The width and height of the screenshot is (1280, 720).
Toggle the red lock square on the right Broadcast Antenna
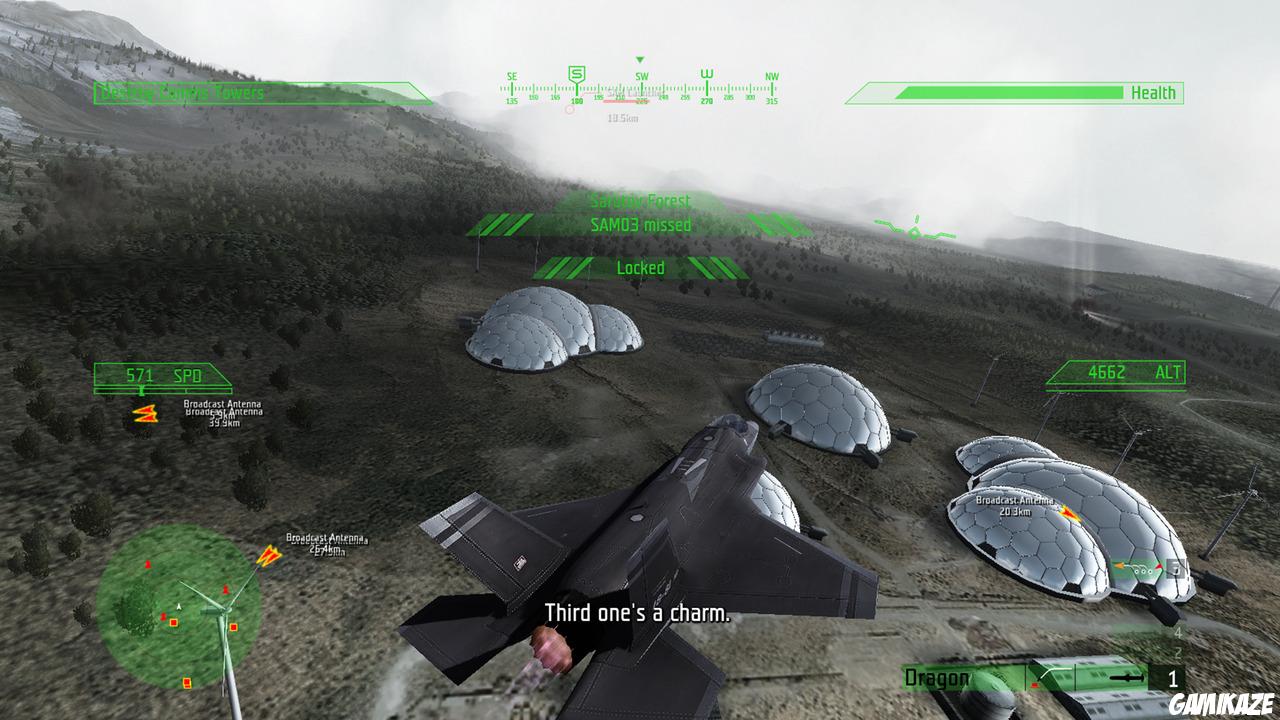[1160, 565]
